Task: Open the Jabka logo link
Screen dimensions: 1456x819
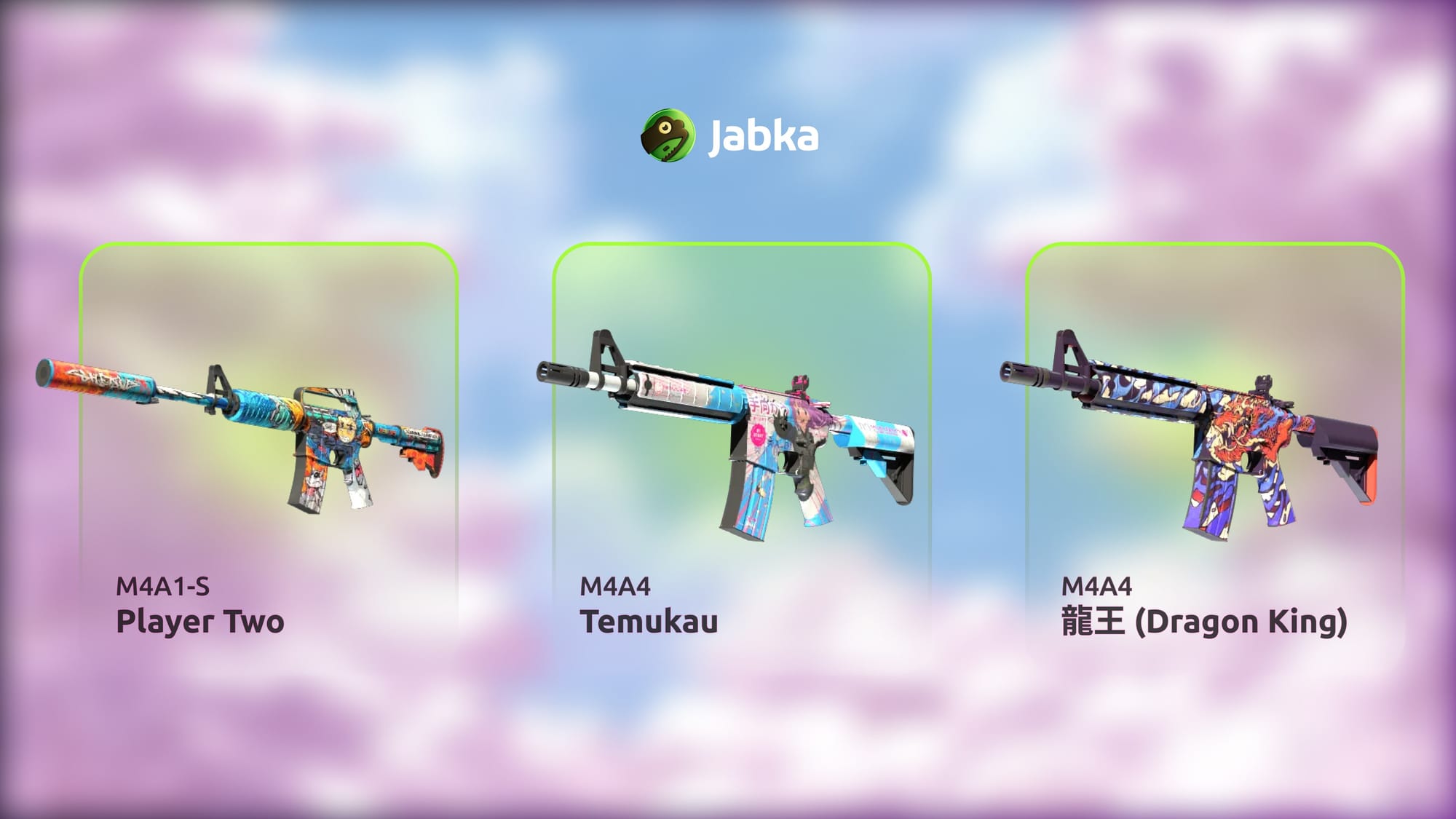Action: tap(729, 135)
